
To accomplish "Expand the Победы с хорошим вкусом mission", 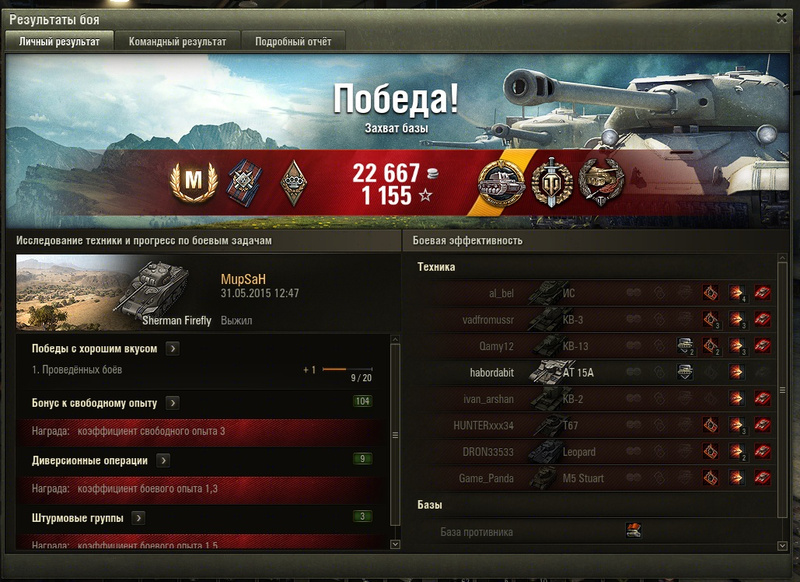I will [172, 348].
